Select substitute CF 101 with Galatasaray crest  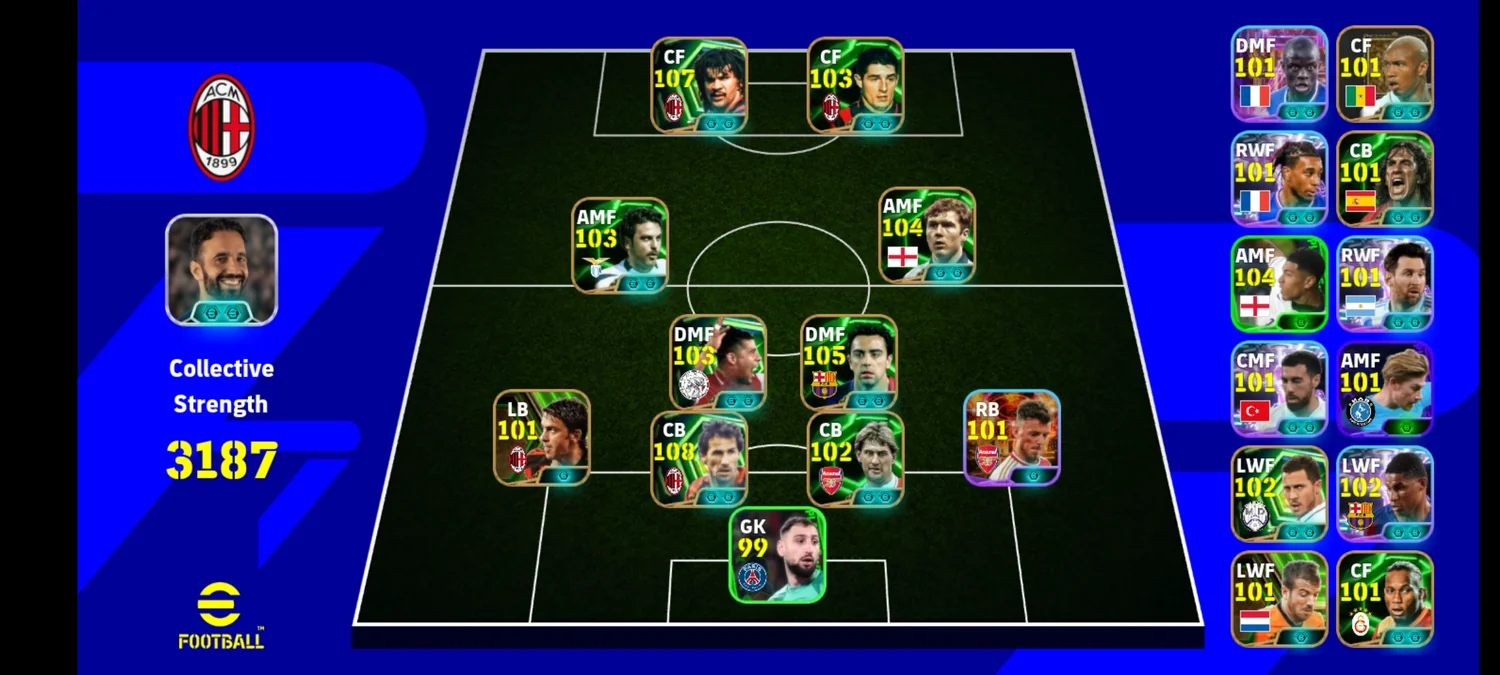1385,599
